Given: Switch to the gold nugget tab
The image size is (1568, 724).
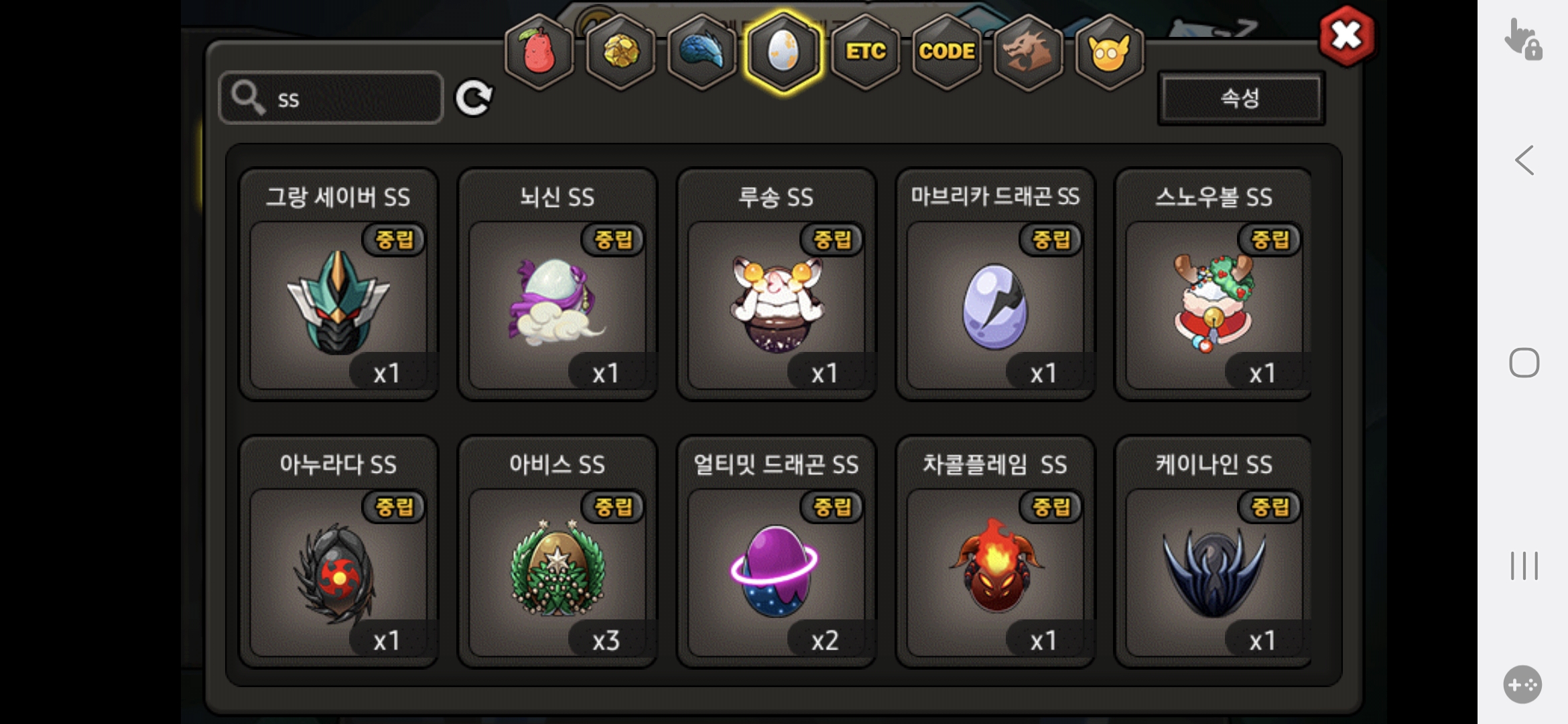Looking at the screenshot, I should [x=621, y=52].
